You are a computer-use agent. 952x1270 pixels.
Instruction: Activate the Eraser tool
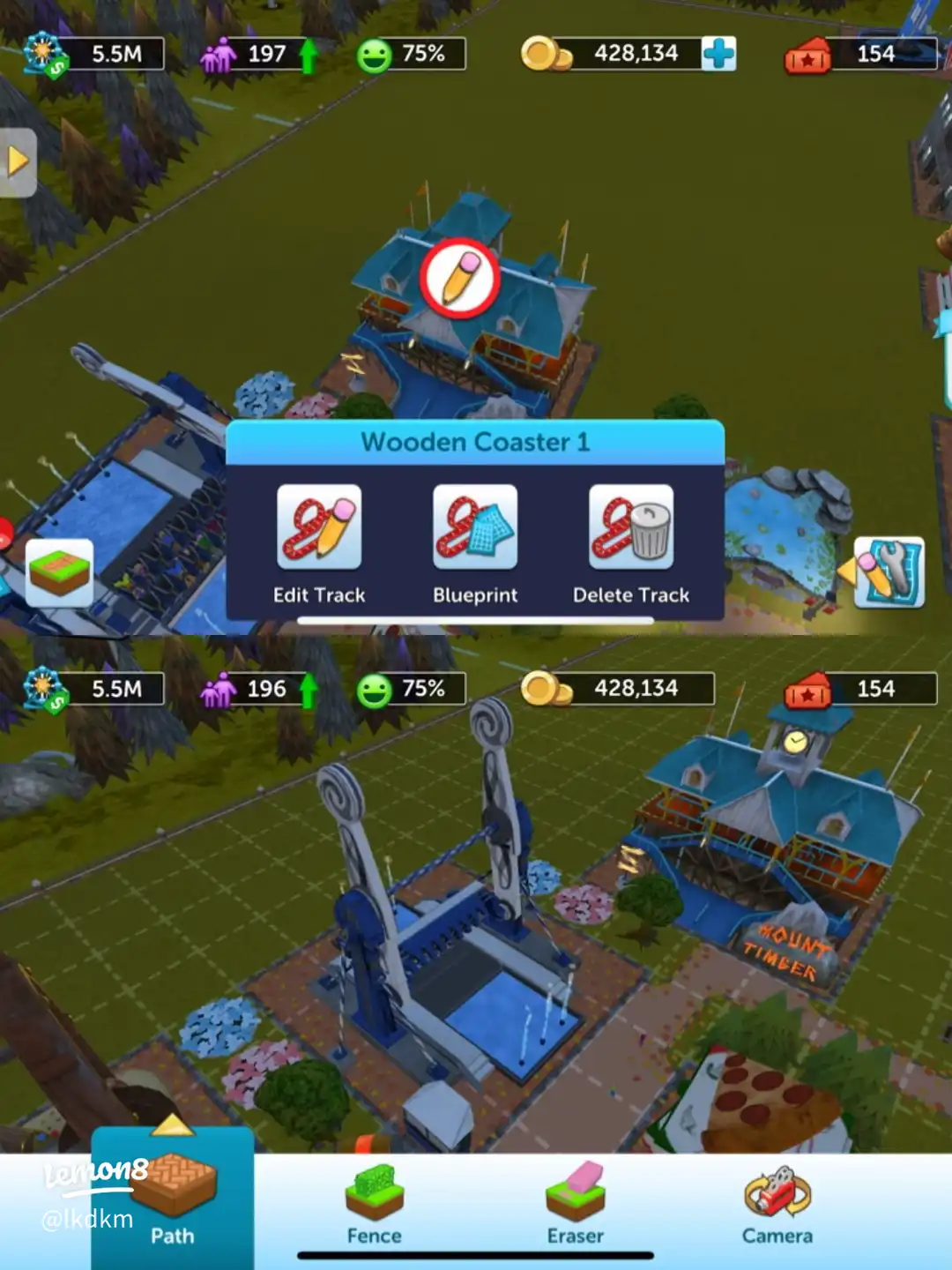click(576, 1203)
